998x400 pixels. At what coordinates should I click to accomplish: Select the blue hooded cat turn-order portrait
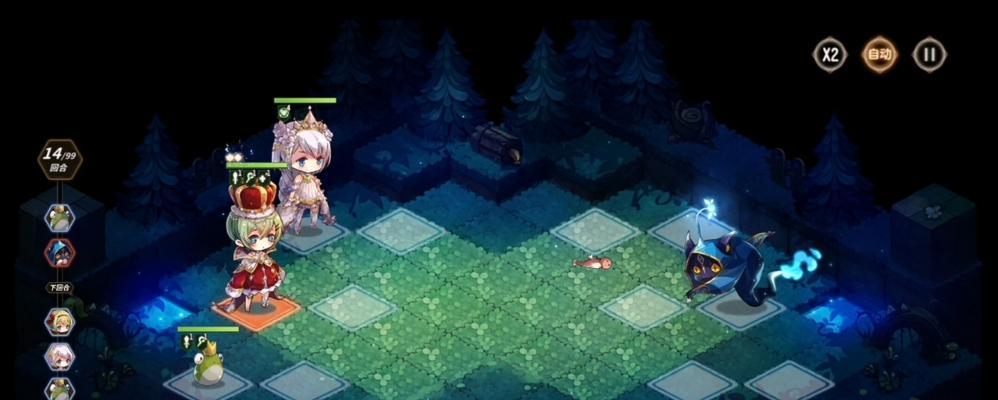pyautogui.click(x=59, y=251)
